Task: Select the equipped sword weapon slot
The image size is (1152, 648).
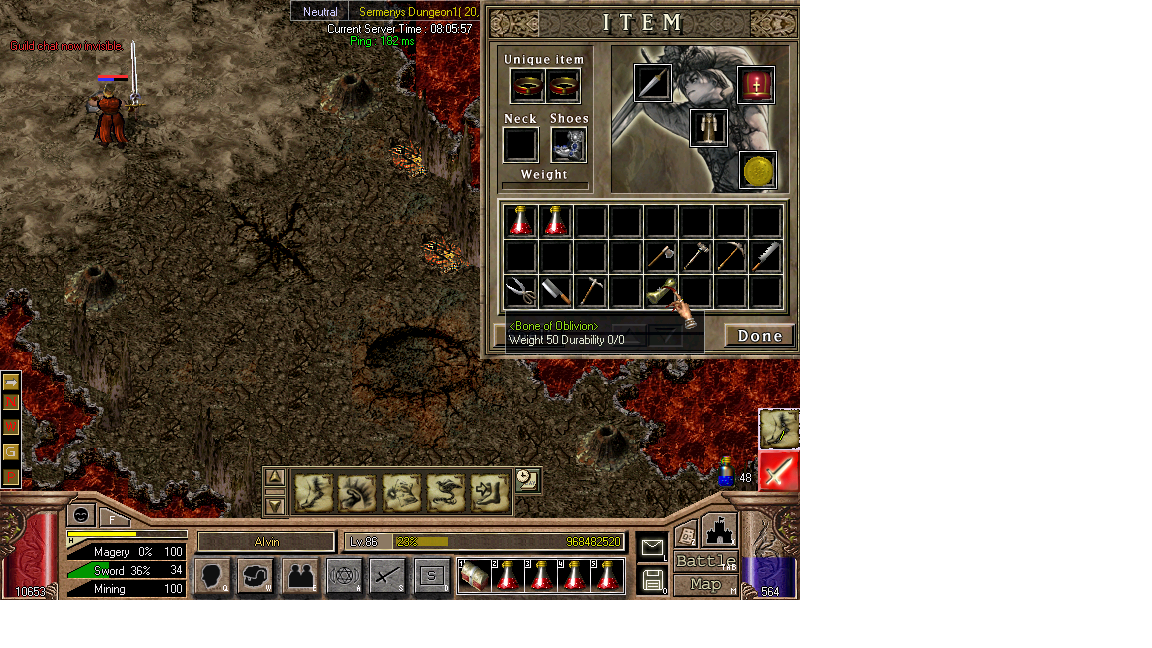Action: click(653, 83)
